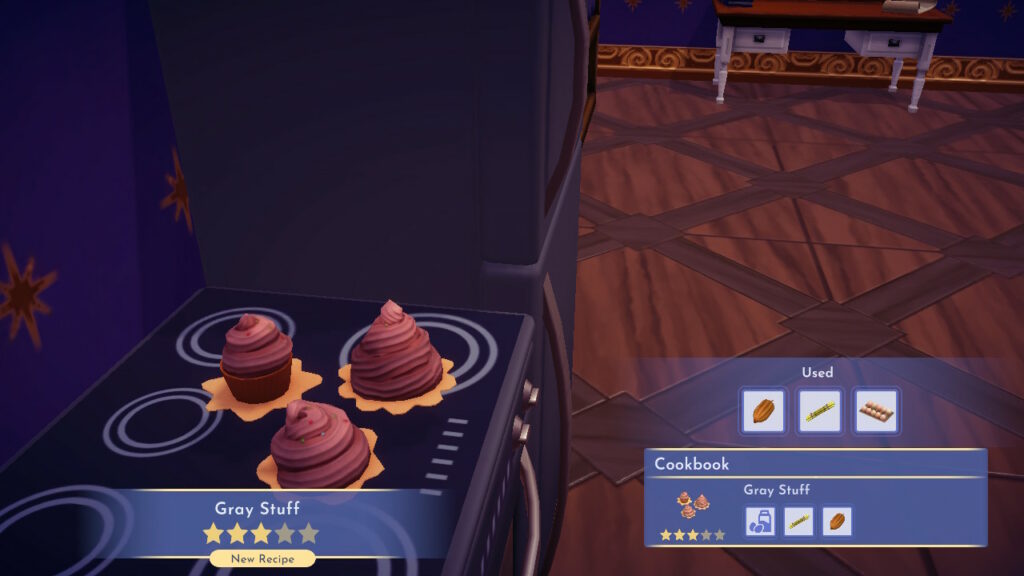Click the sugarcane ingredient in the Cookbook recipe
Viewport: 1024px width, 576px height.
[798, 521]
